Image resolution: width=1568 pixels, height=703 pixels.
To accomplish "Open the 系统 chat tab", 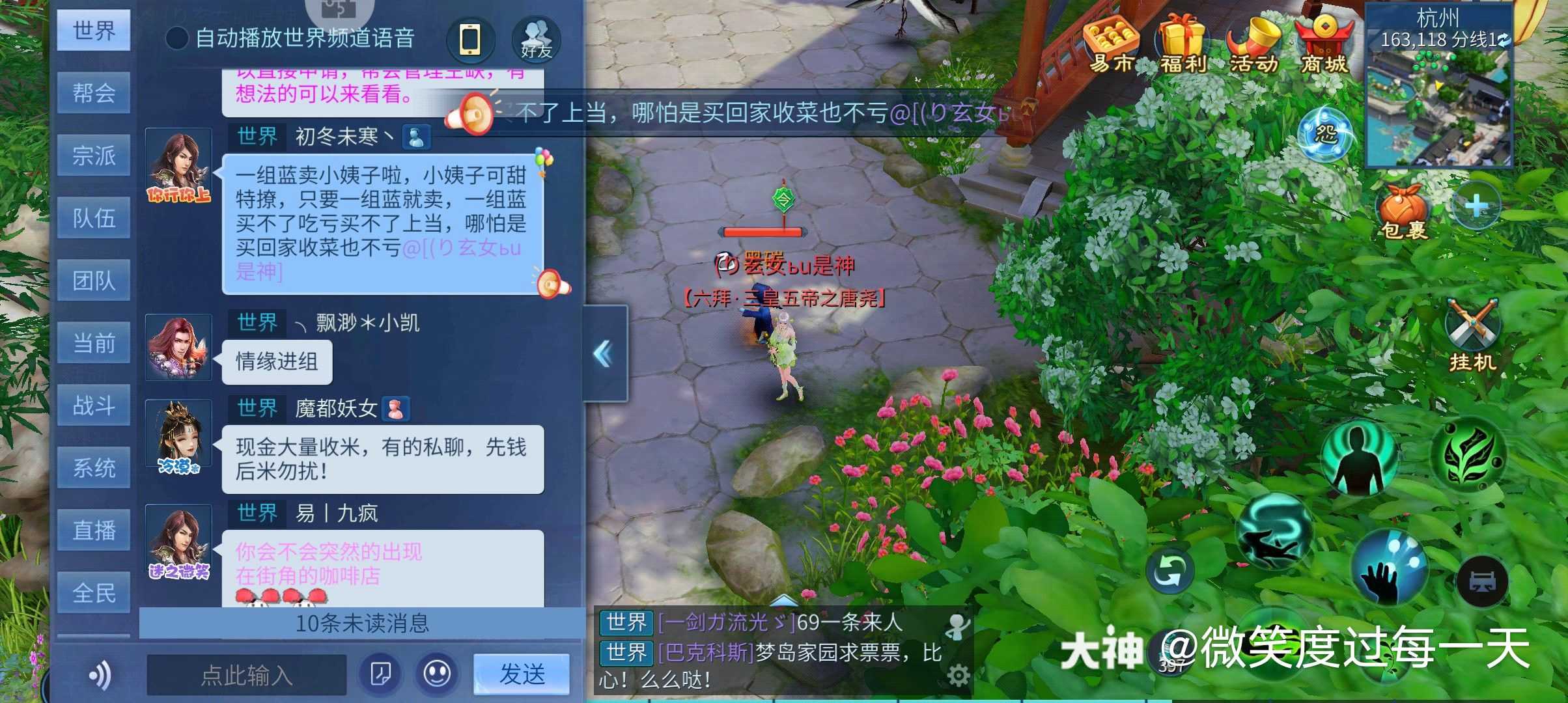I will pos(94,466).
